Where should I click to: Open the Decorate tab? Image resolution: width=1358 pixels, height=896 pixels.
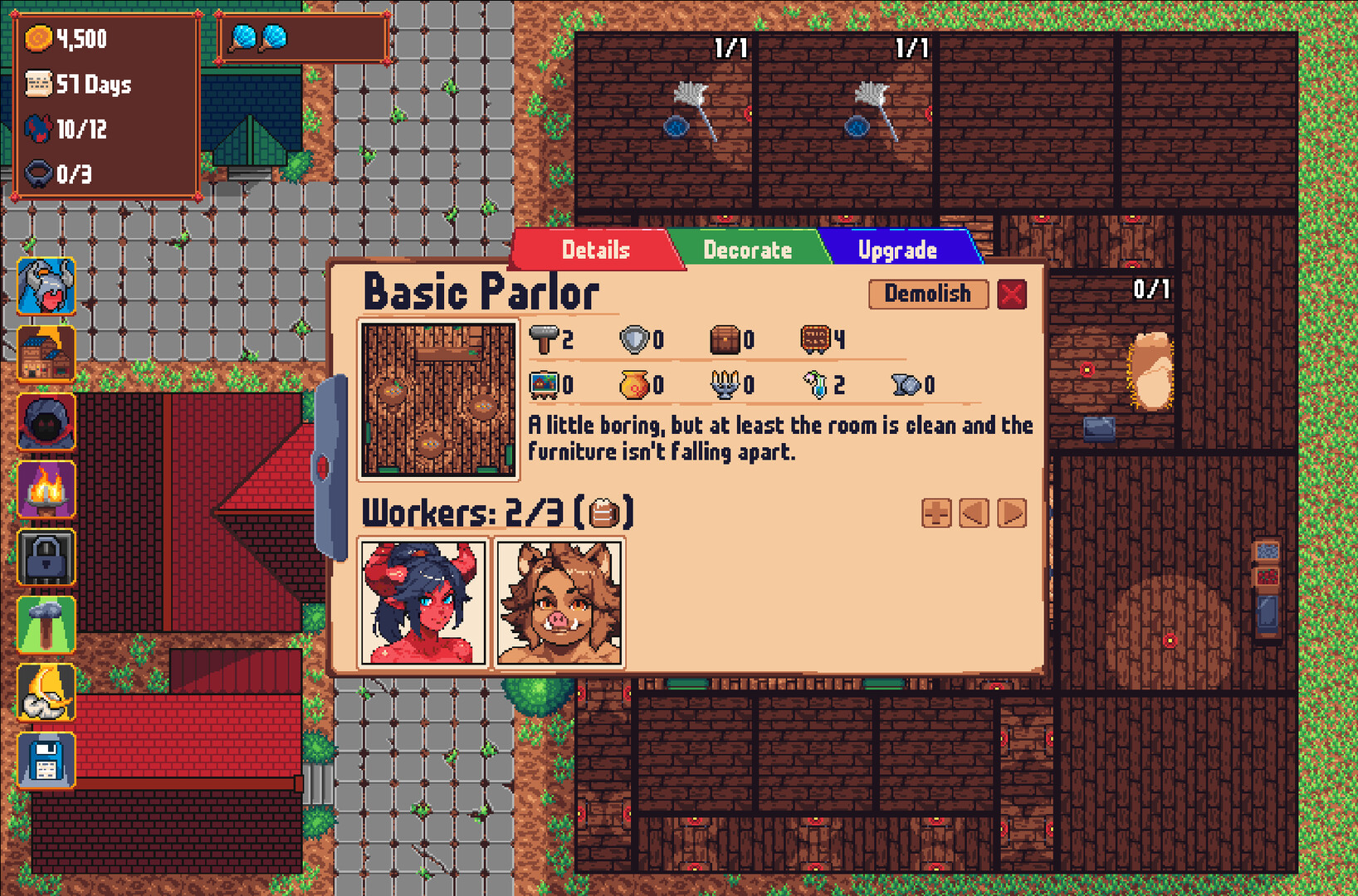coord(747,250)
